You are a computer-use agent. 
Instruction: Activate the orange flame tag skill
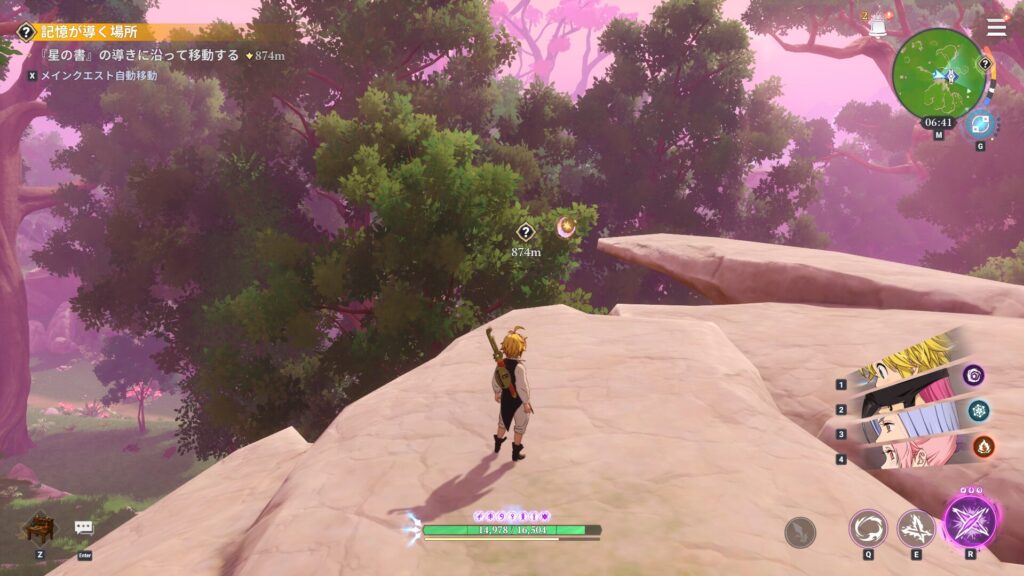(982, 446)
